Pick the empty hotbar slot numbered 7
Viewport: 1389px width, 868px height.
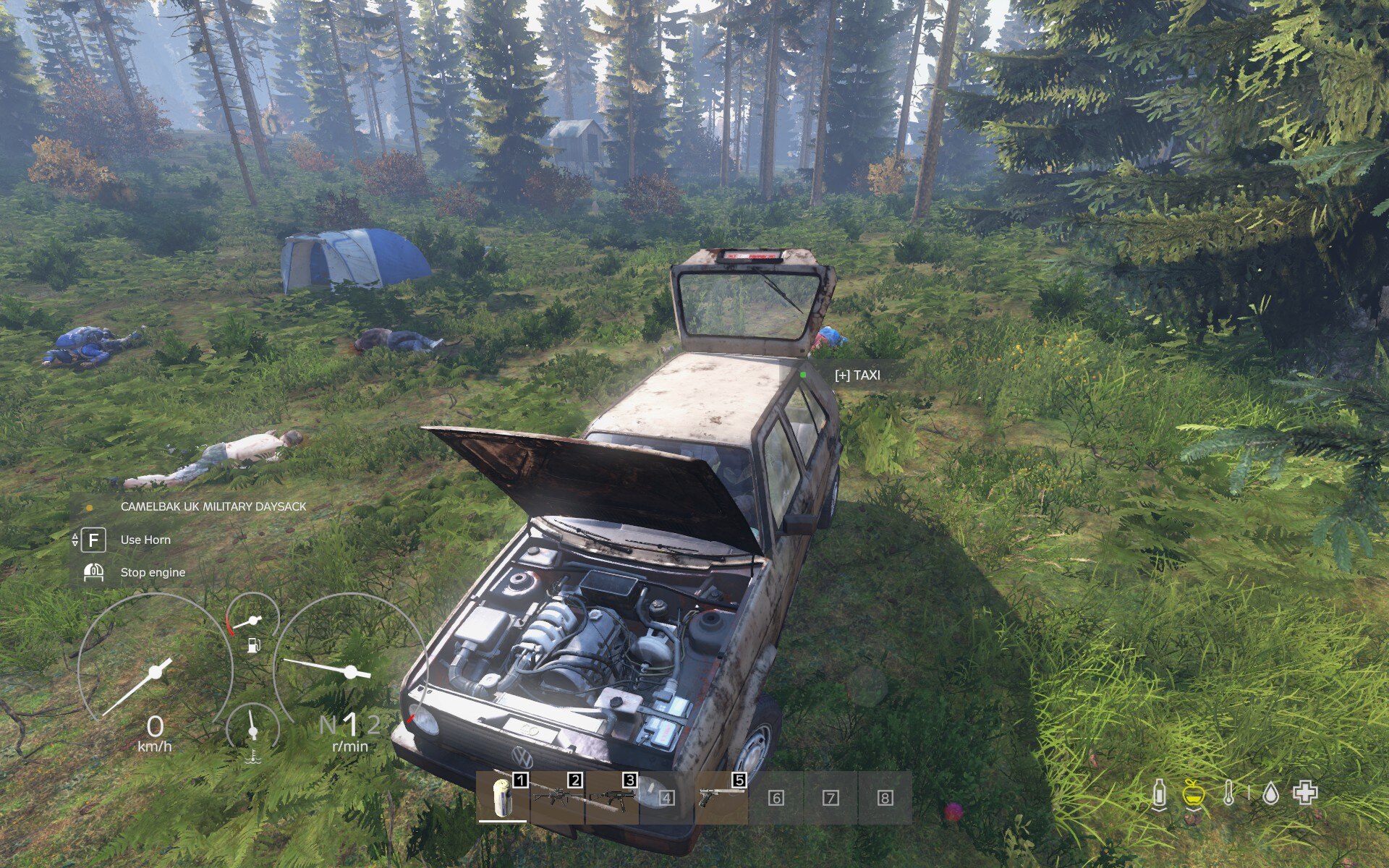click(x=830, y=797)
